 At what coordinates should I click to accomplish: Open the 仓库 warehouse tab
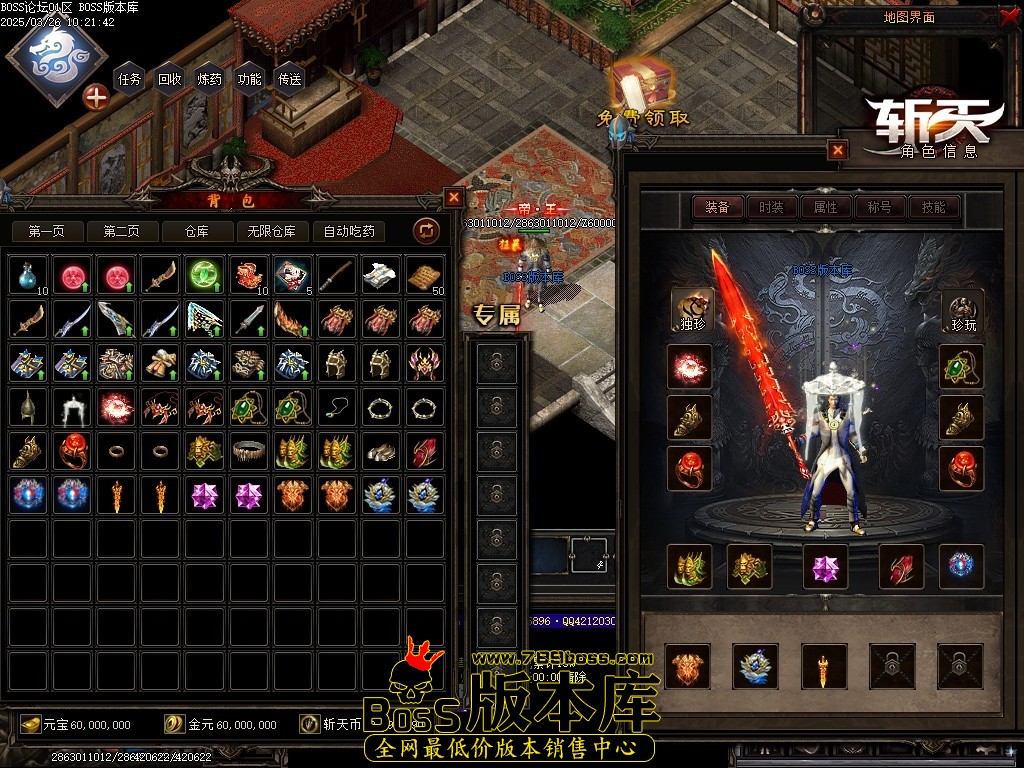coord(197,231)
